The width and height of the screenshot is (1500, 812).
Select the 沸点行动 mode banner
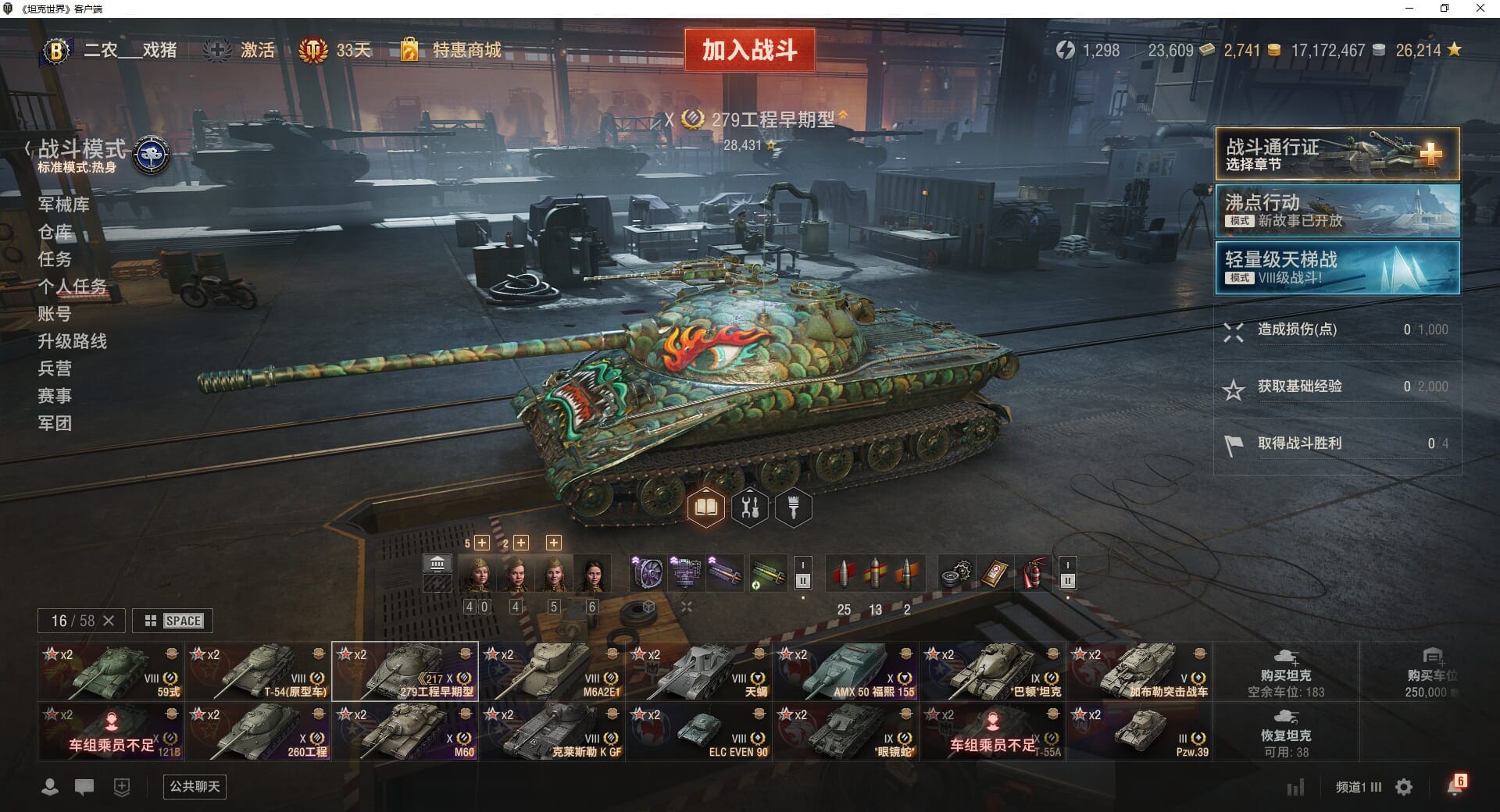(1337, 211)
